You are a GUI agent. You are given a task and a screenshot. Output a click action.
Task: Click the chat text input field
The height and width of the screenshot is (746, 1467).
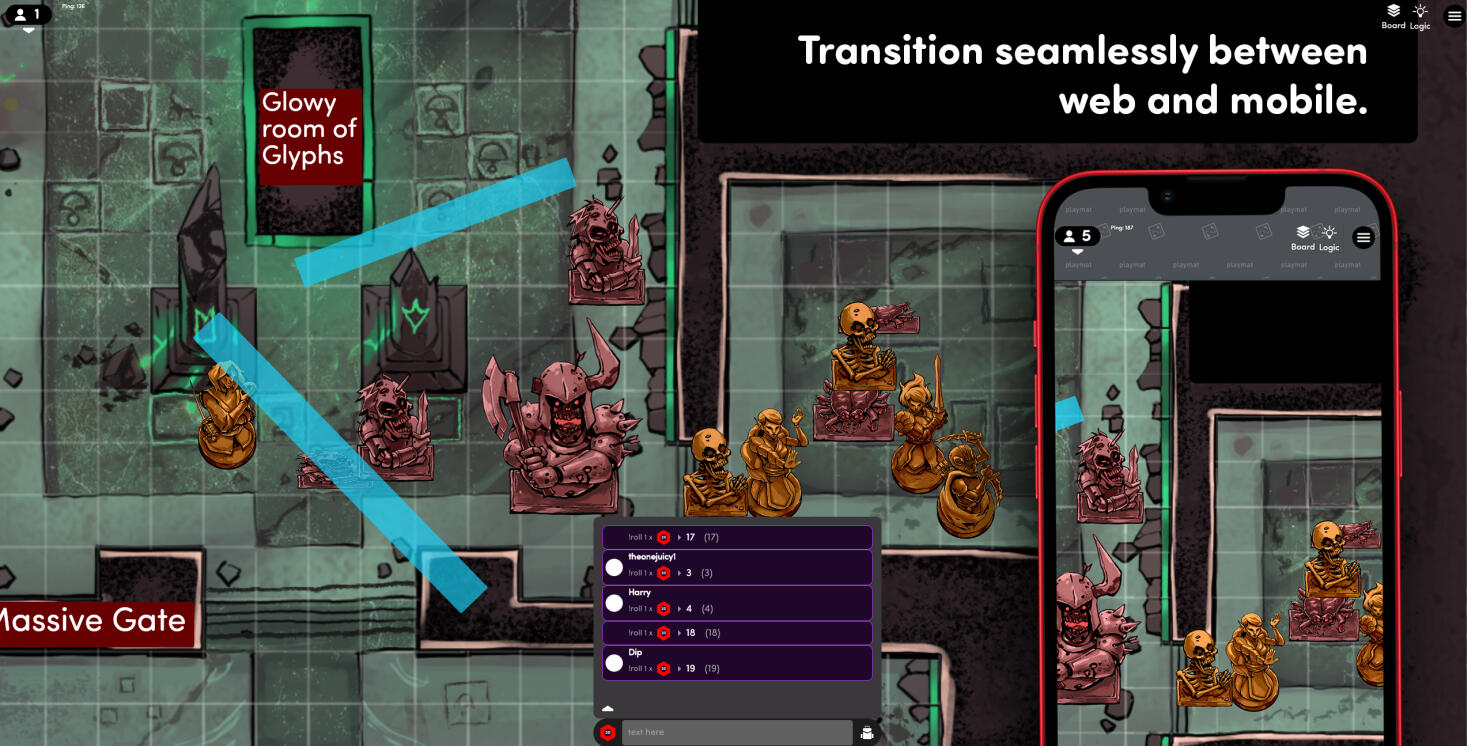click(x=736, y=732)
